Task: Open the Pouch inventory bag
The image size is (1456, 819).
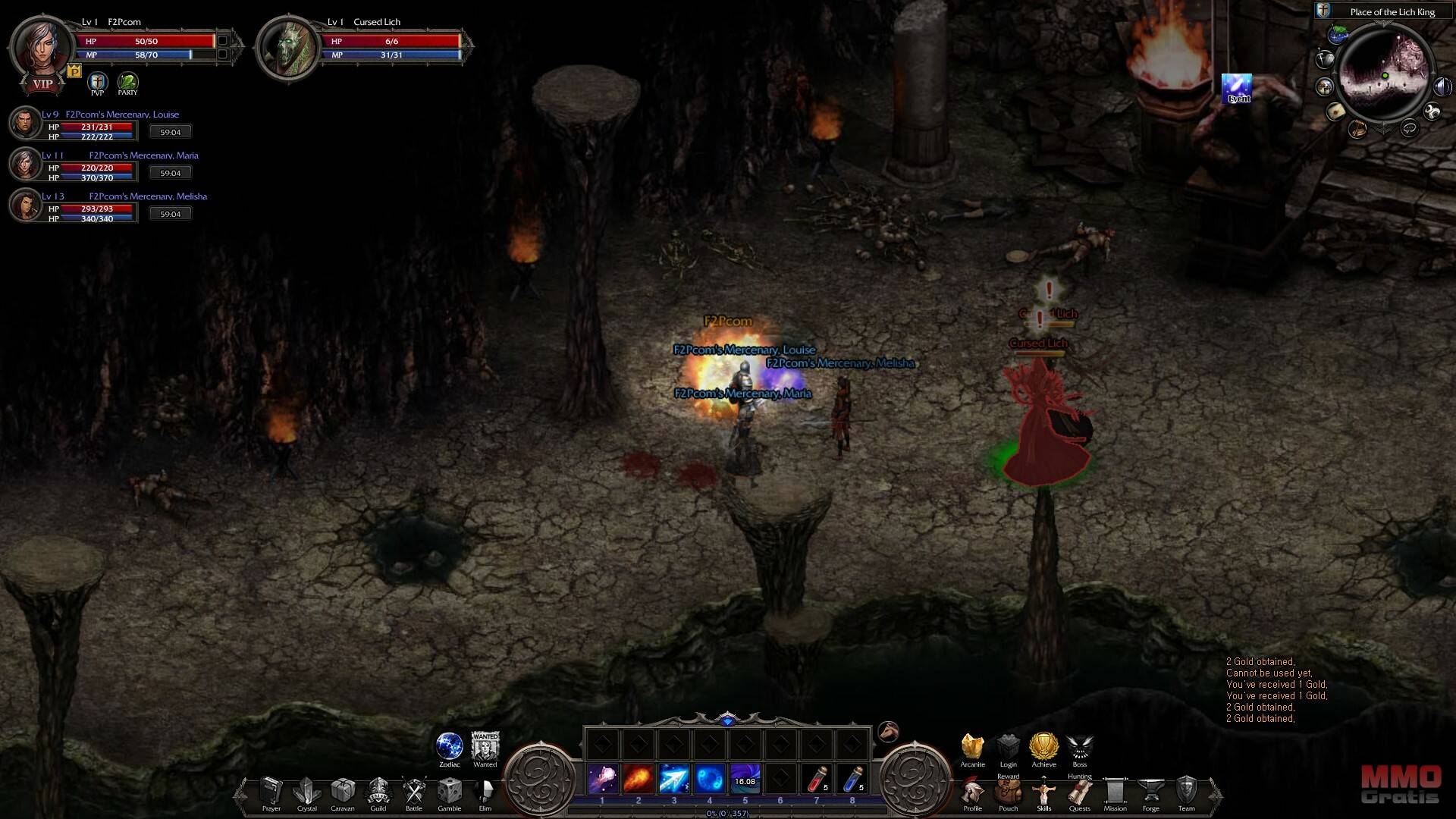Action: point(1008,793)
